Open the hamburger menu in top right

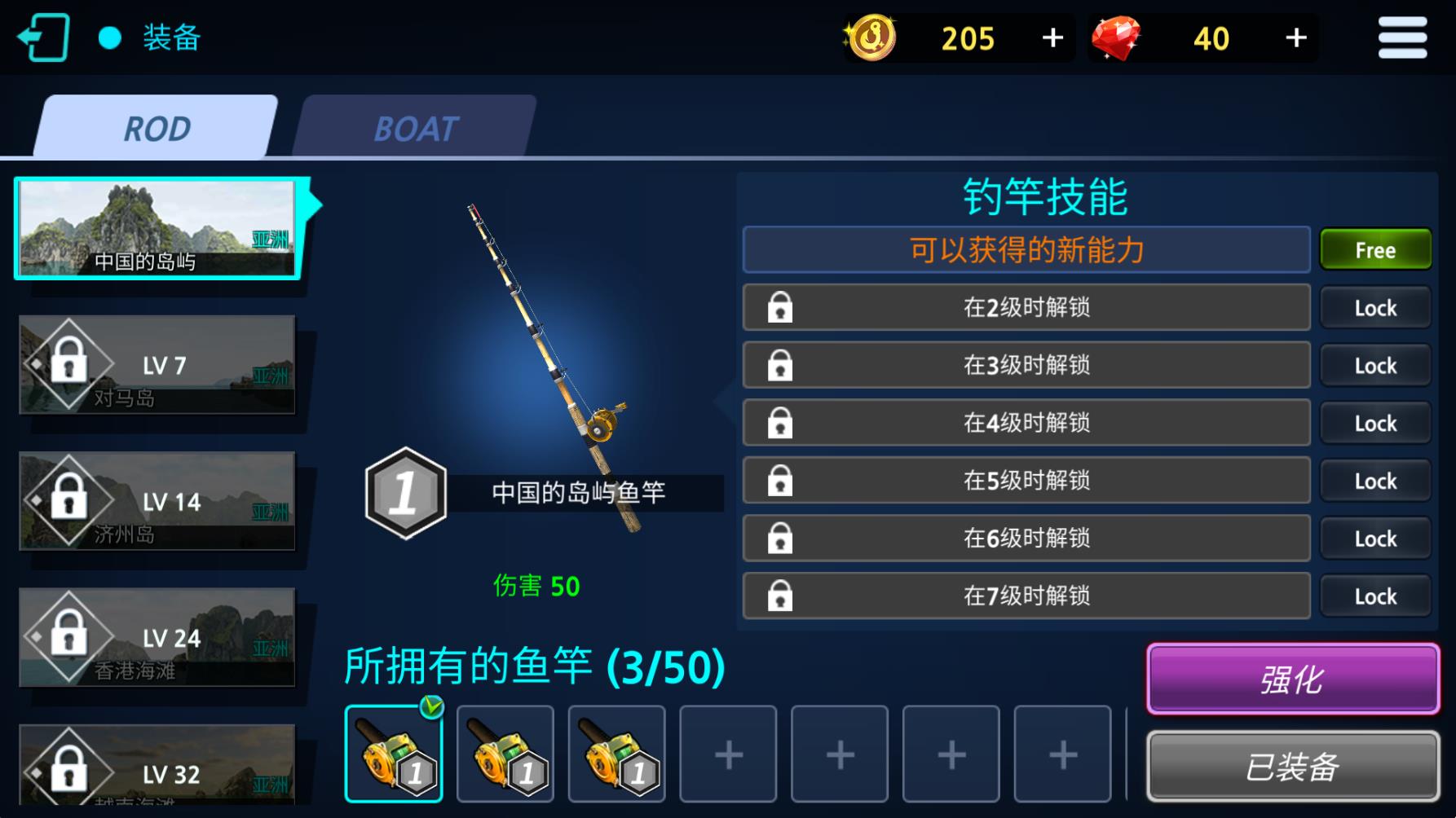tap(1401, 37)
